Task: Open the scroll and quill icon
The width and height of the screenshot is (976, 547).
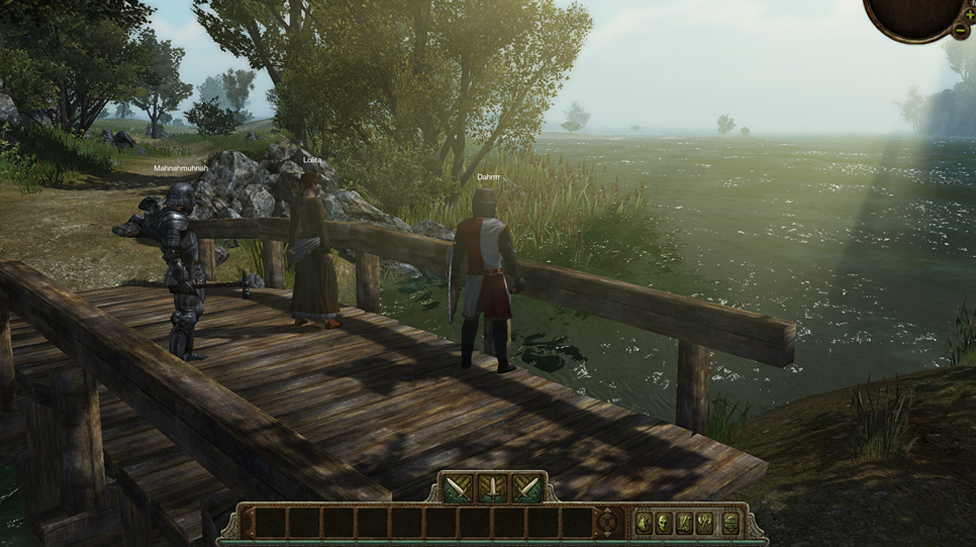Action: pyautogui.click(x=685, y=522)
